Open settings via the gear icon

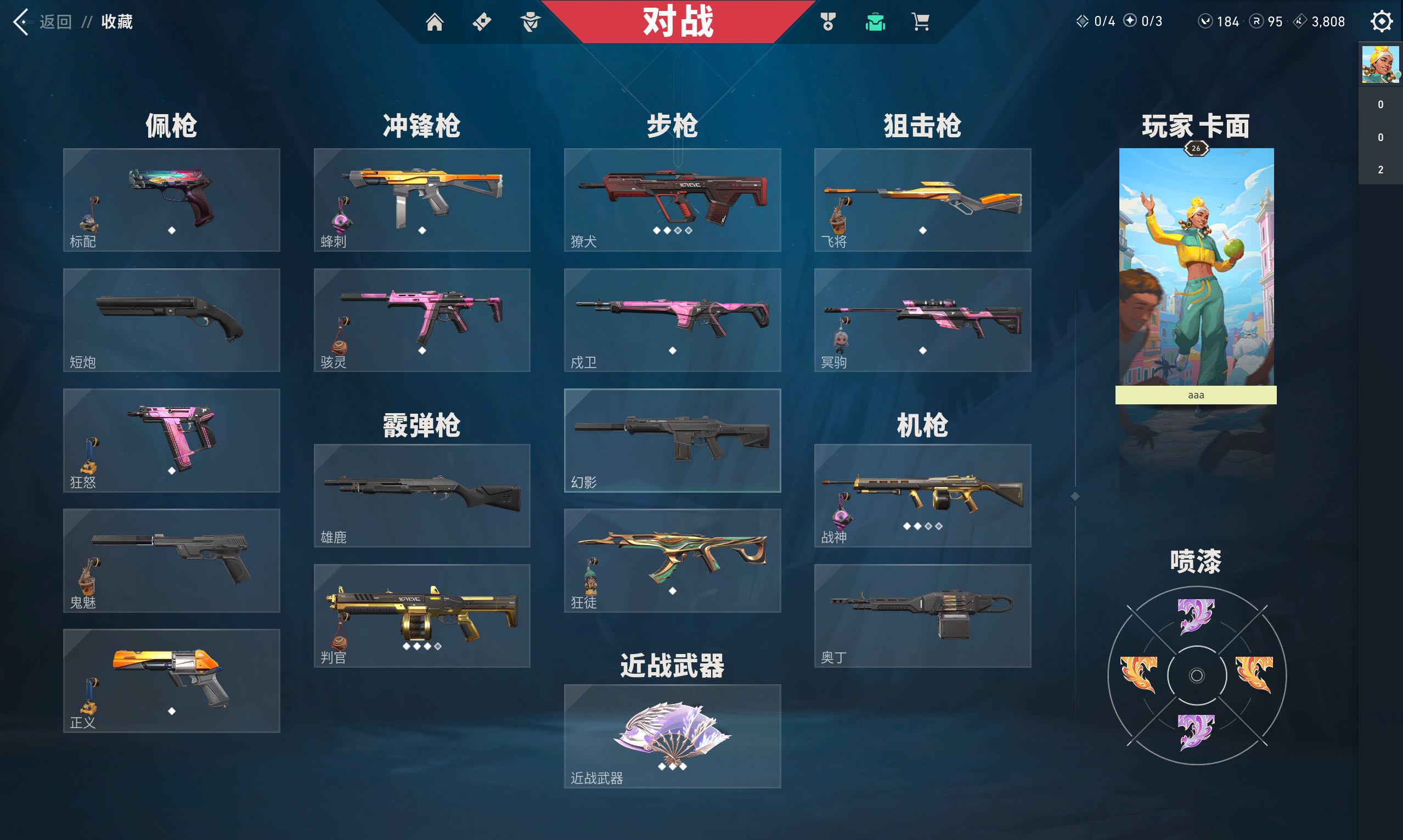coord(1381,21)
